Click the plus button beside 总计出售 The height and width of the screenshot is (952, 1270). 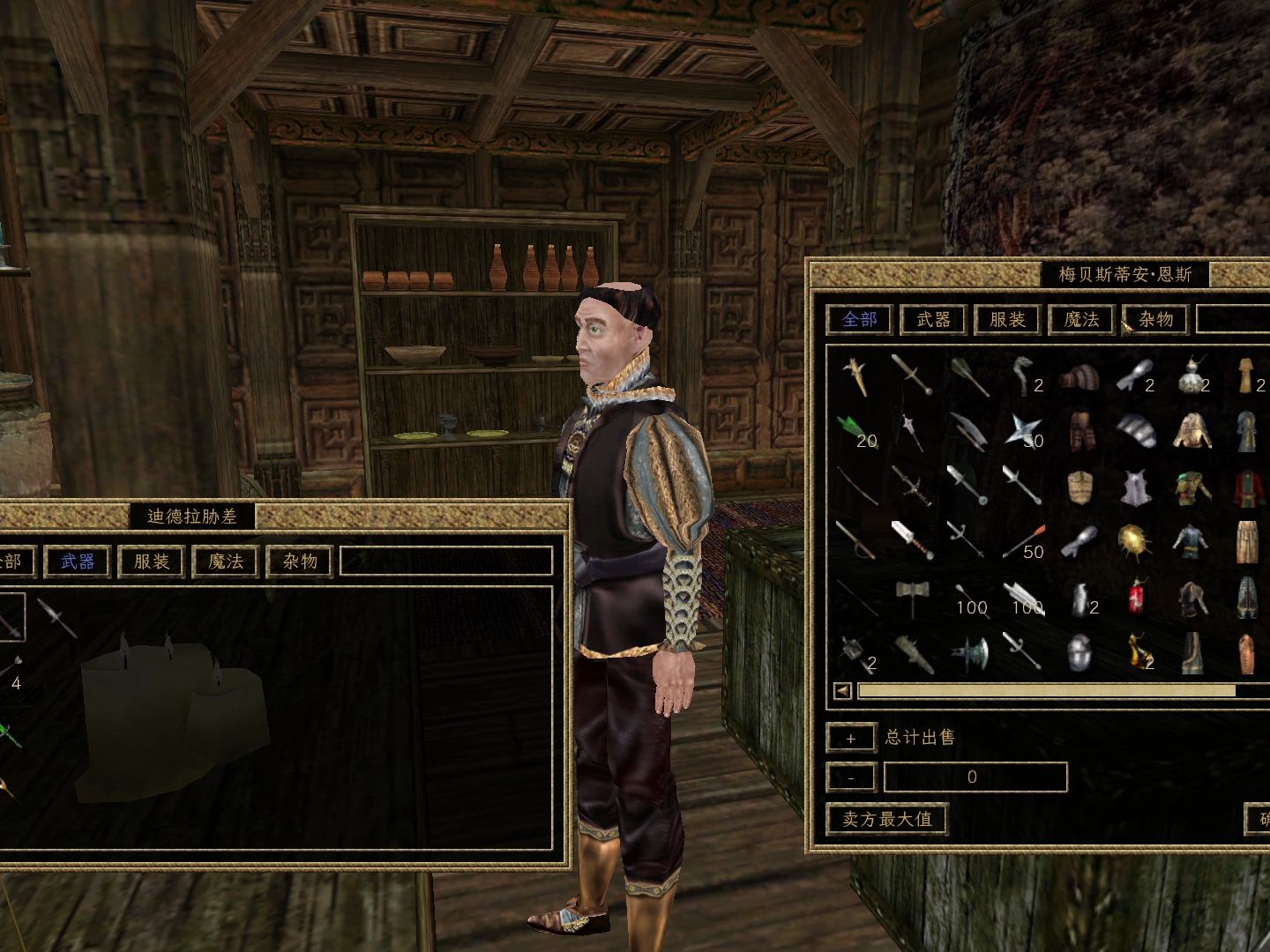(850, 739)
